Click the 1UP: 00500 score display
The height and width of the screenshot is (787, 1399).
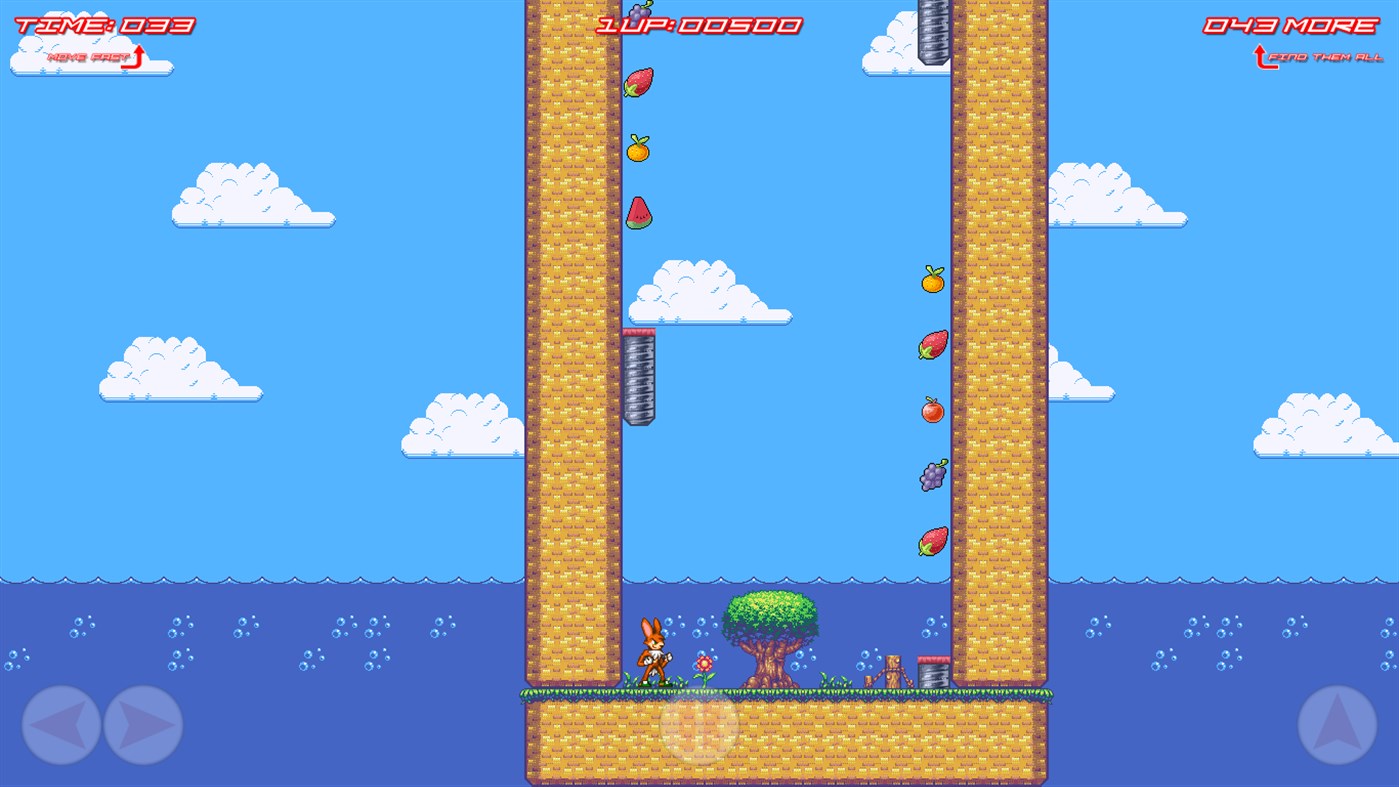coord(697,24)
